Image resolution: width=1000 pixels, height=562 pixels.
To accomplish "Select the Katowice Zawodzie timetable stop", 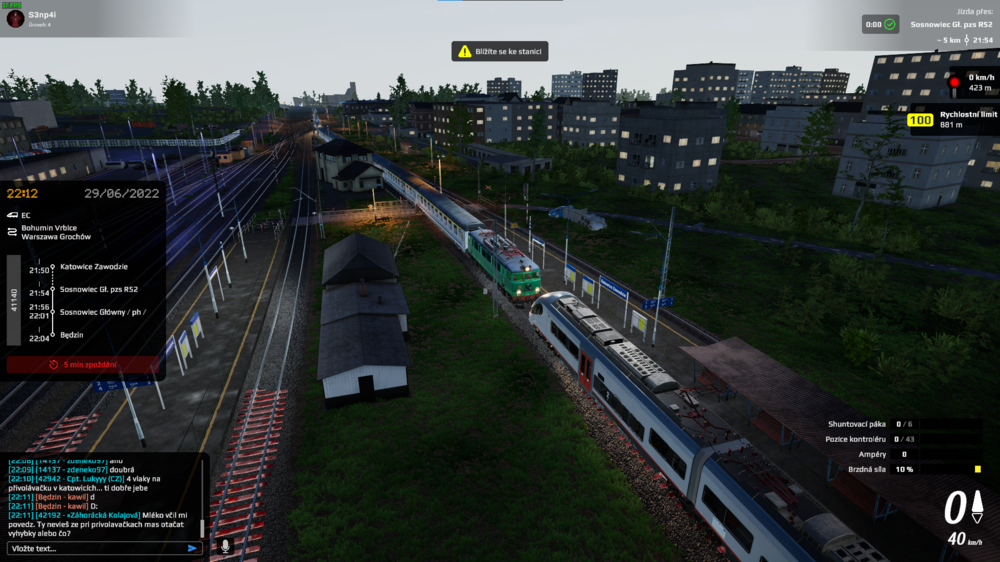I will pyautogui.click(x=94, y=267).
